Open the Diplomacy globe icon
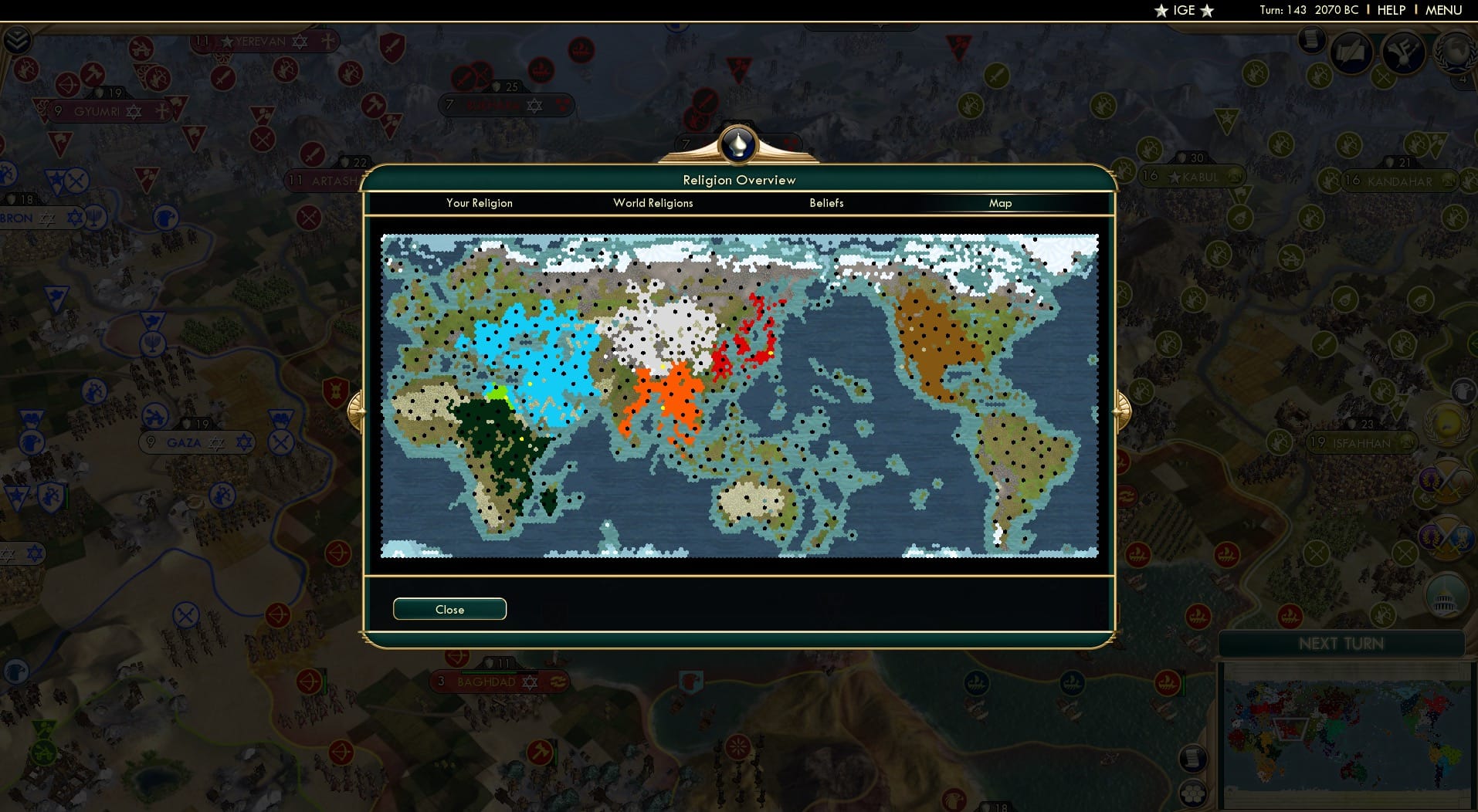The width and height of the screenshot is (1478, 812). click(x=1457, y=52)
